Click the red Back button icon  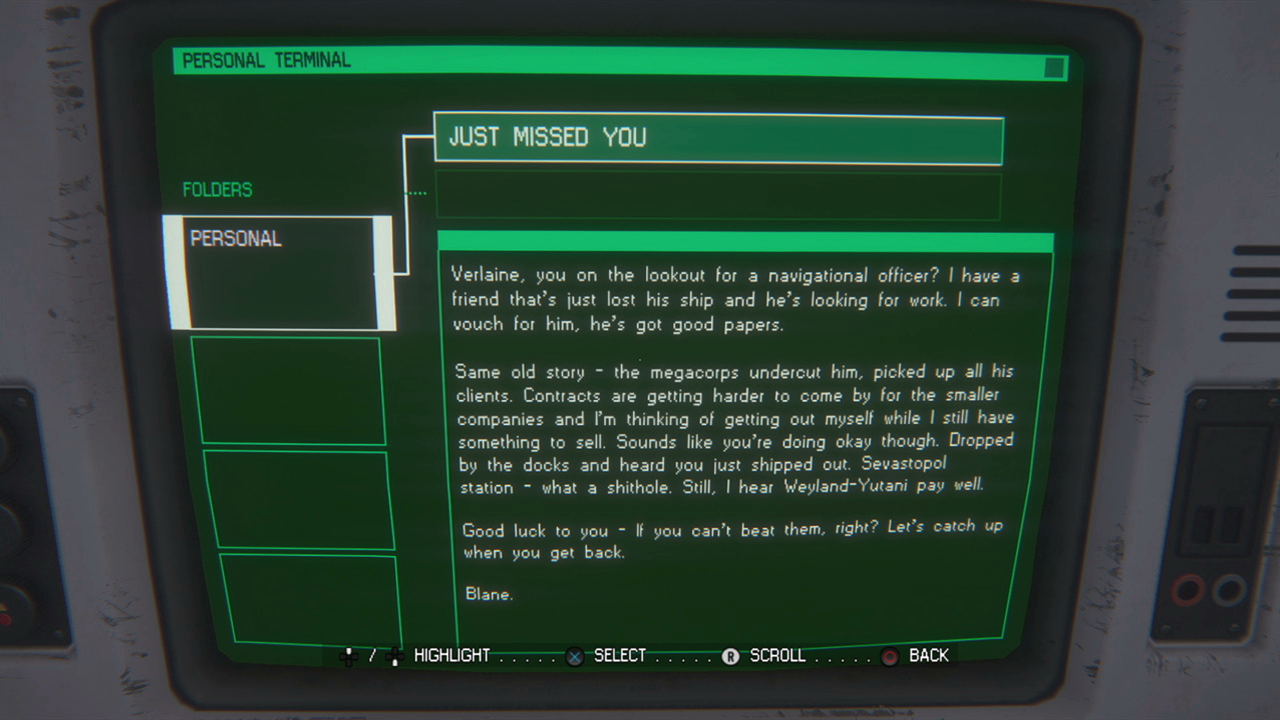[889, 657]
